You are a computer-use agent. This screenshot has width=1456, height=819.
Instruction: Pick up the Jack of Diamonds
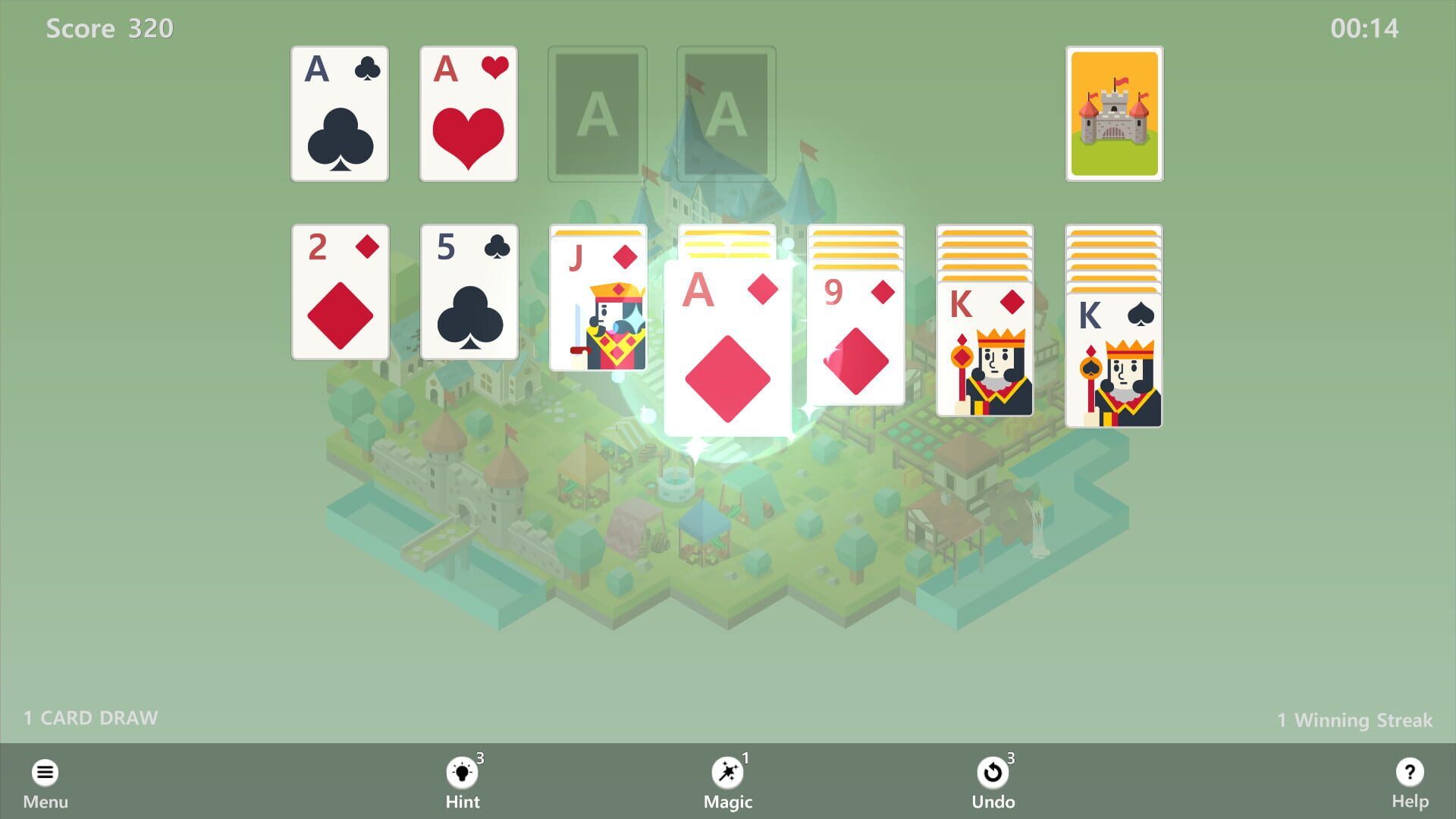pos(598,303)
